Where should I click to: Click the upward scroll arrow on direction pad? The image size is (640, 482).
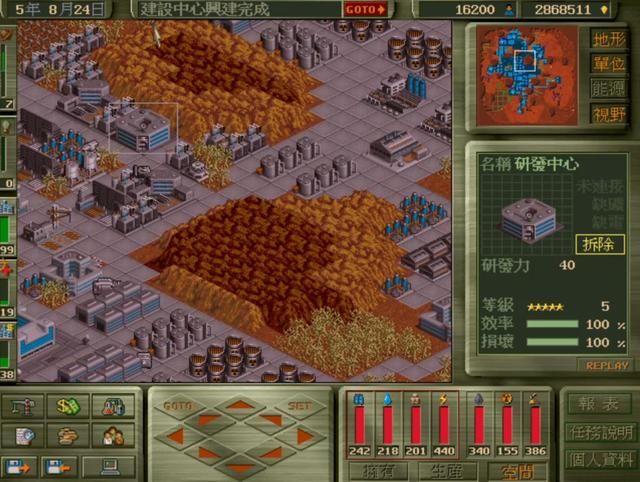(238, 405)
